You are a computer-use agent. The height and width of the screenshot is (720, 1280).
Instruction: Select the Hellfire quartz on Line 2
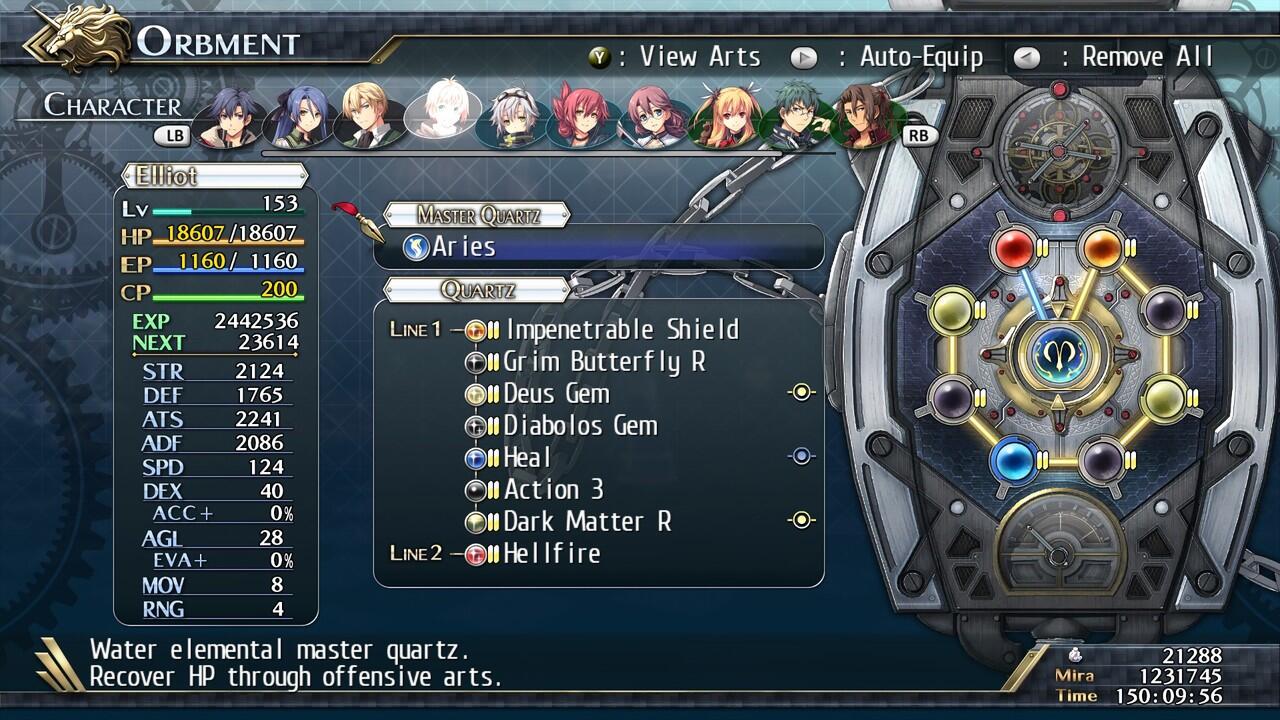click(x=552, y=553)
